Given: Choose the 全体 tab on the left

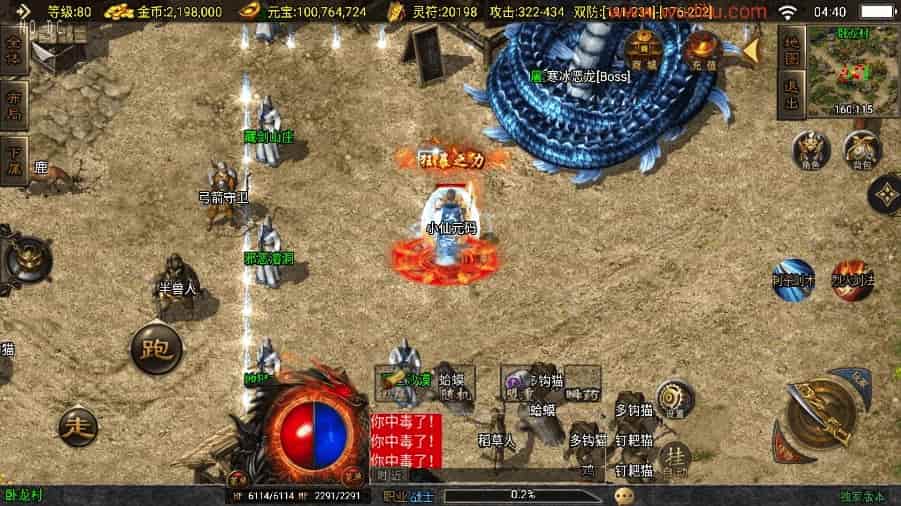Looking at the screenshot, I should (14, 52).
